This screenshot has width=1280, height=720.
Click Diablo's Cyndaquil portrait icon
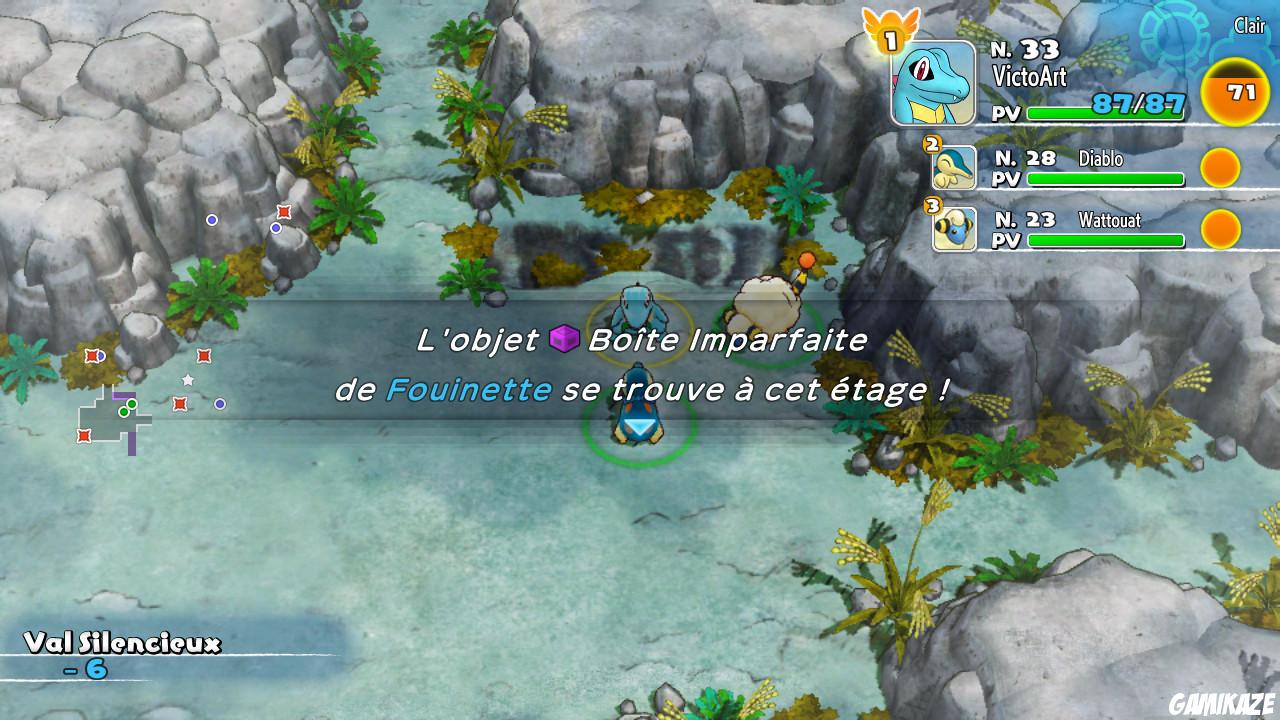957,167
